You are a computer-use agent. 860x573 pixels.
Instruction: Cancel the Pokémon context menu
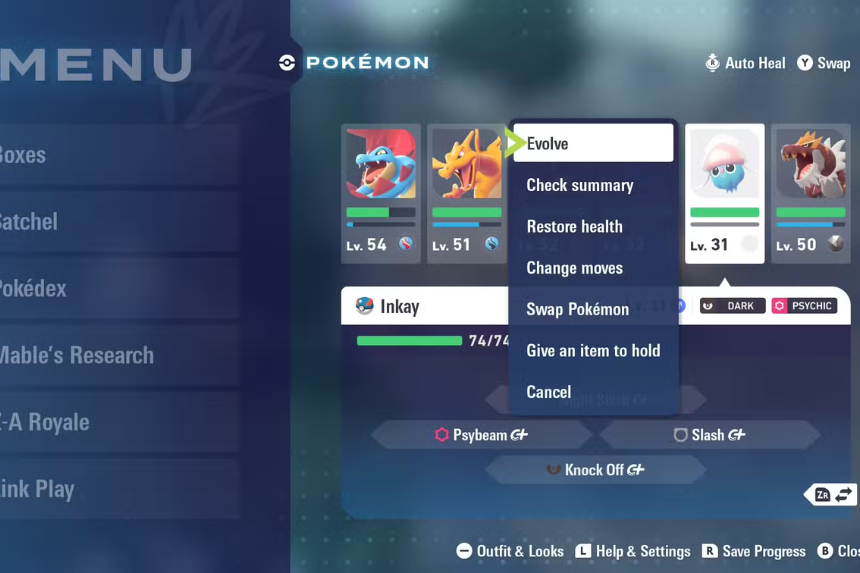pos(549,392)
